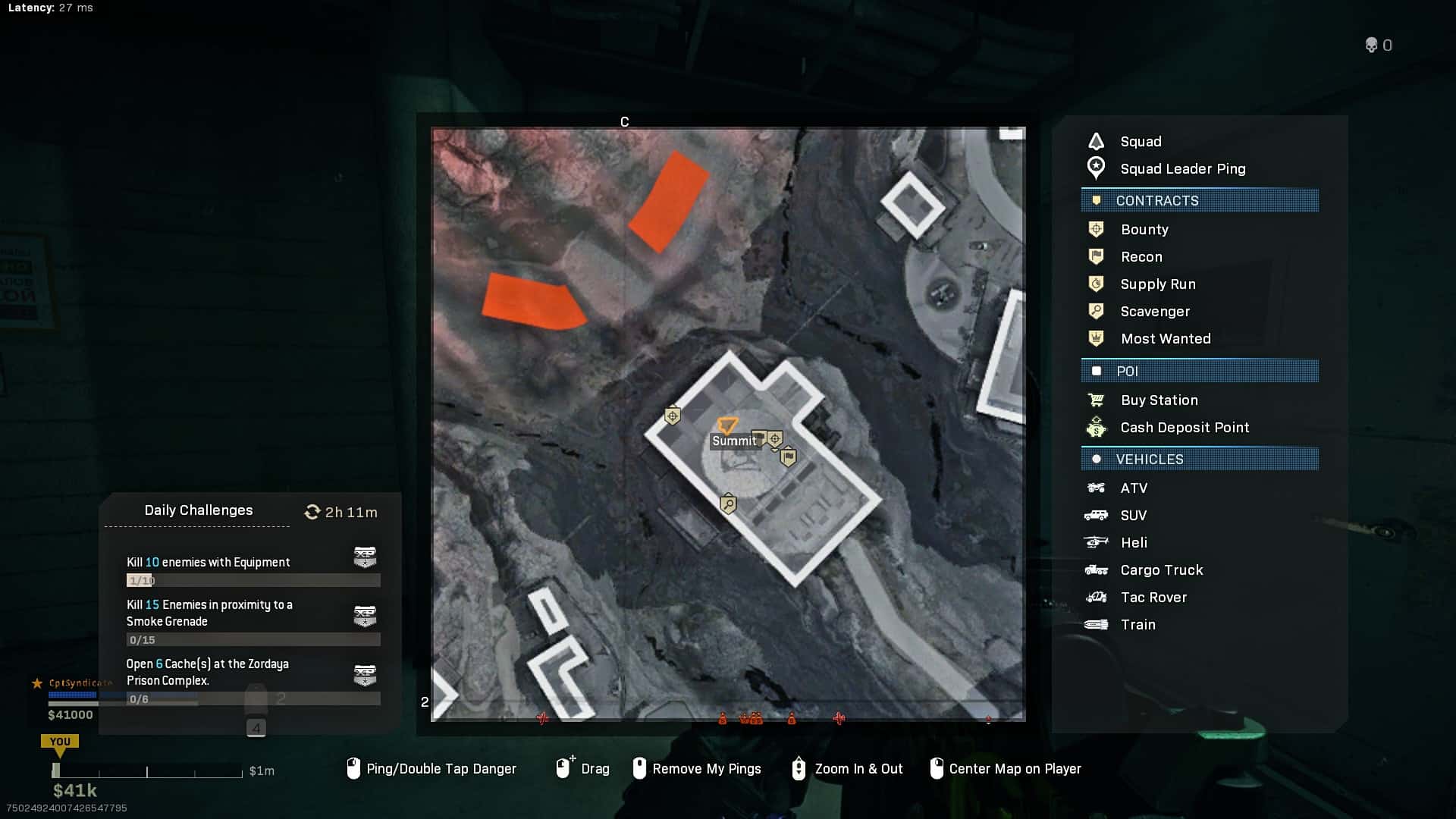Select Recon in the map legend

click(x=1141, y=257)
